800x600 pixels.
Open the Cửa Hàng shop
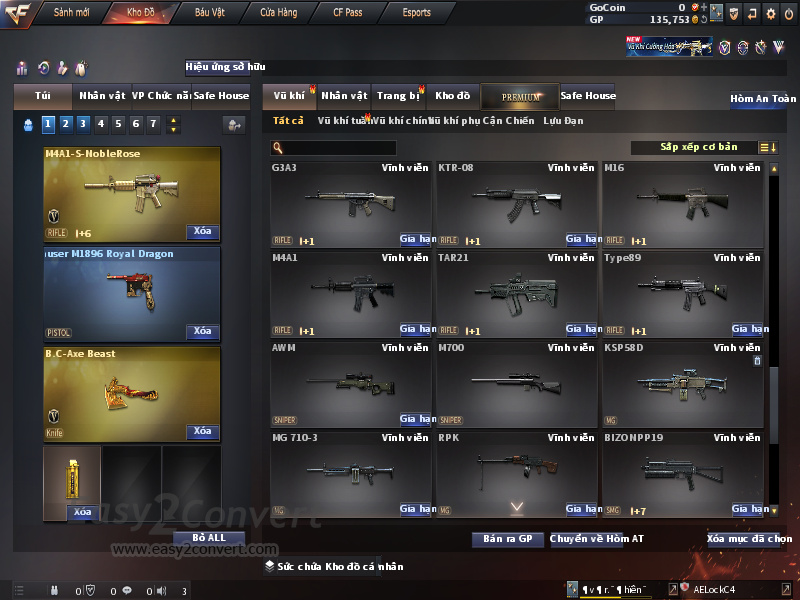pyautogui.click(x=278, y=13)
